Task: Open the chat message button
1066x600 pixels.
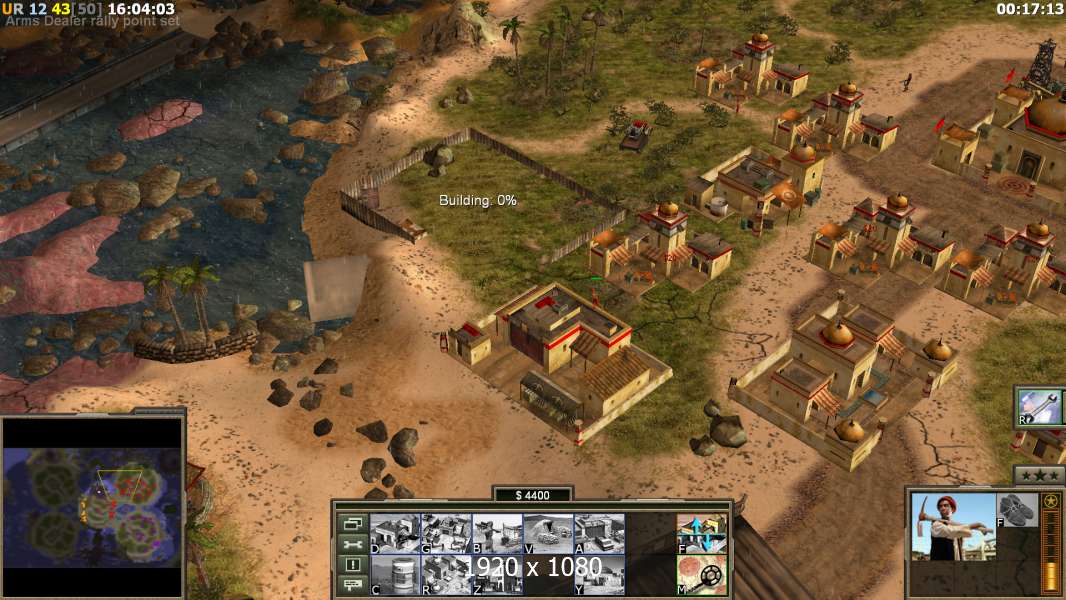Action: click(352, 586)
